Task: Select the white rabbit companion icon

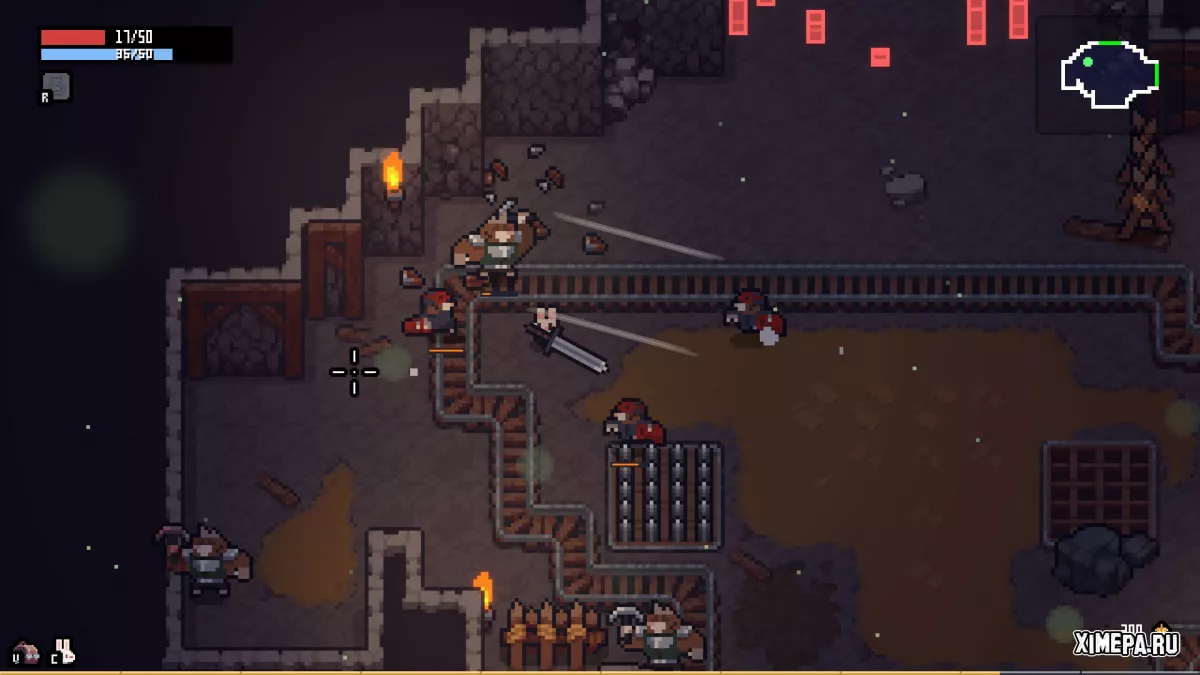Action: pyautogui.click(x=64, y=651)
